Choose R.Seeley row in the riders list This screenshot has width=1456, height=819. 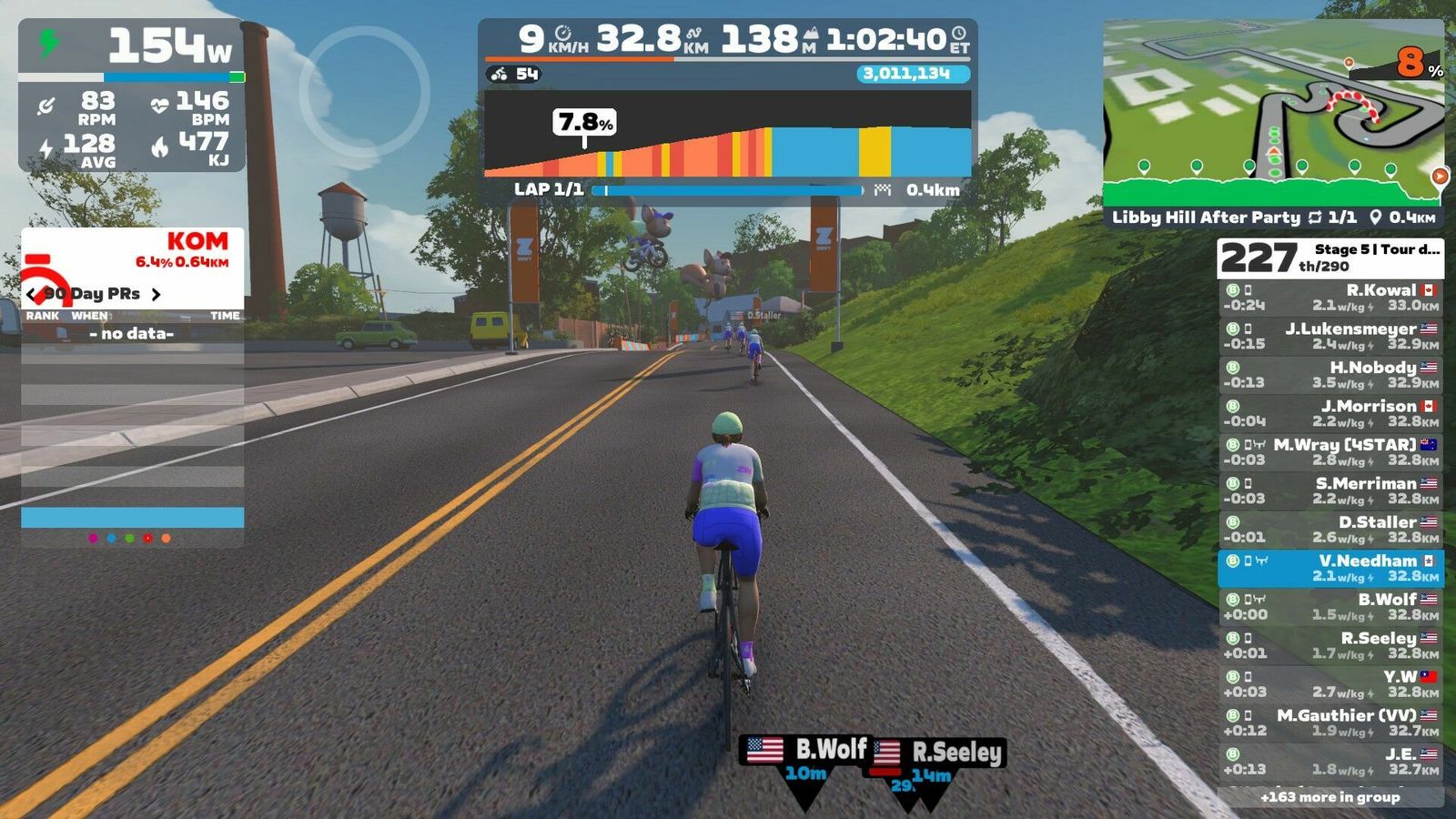click(1330, 645)
